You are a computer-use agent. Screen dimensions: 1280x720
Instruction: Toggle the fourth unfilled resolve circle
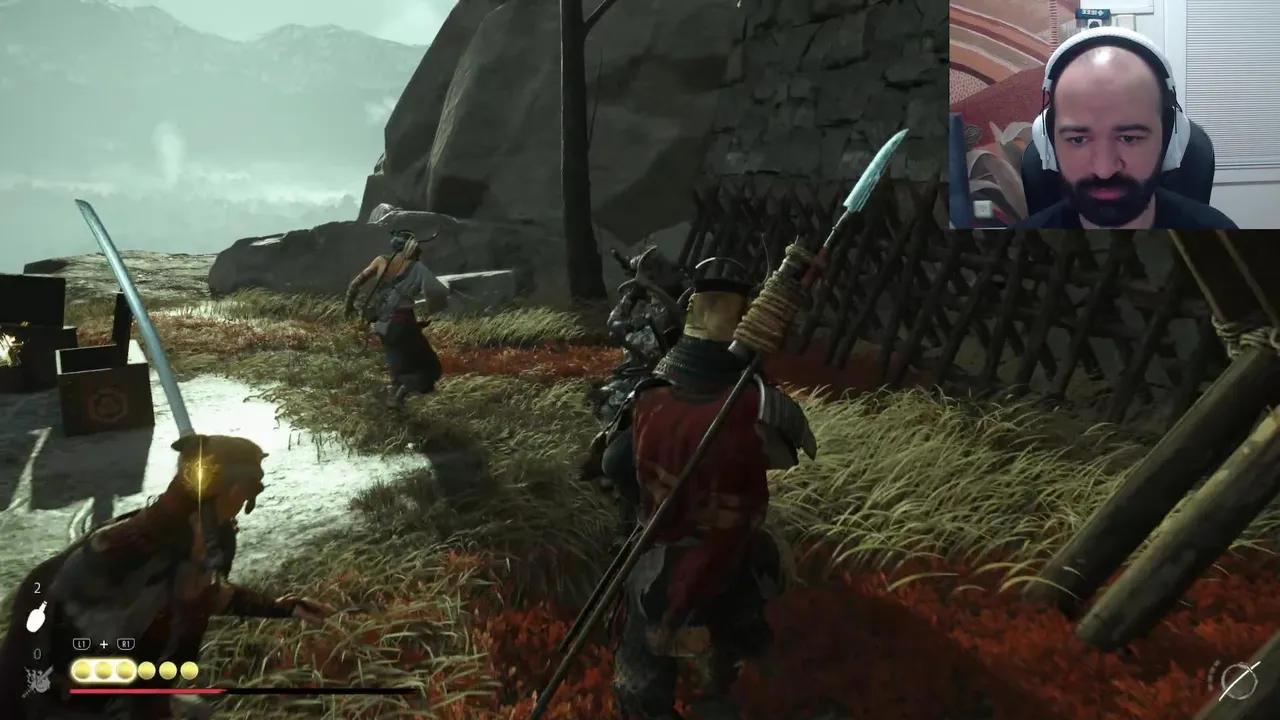tap(145, 670)
